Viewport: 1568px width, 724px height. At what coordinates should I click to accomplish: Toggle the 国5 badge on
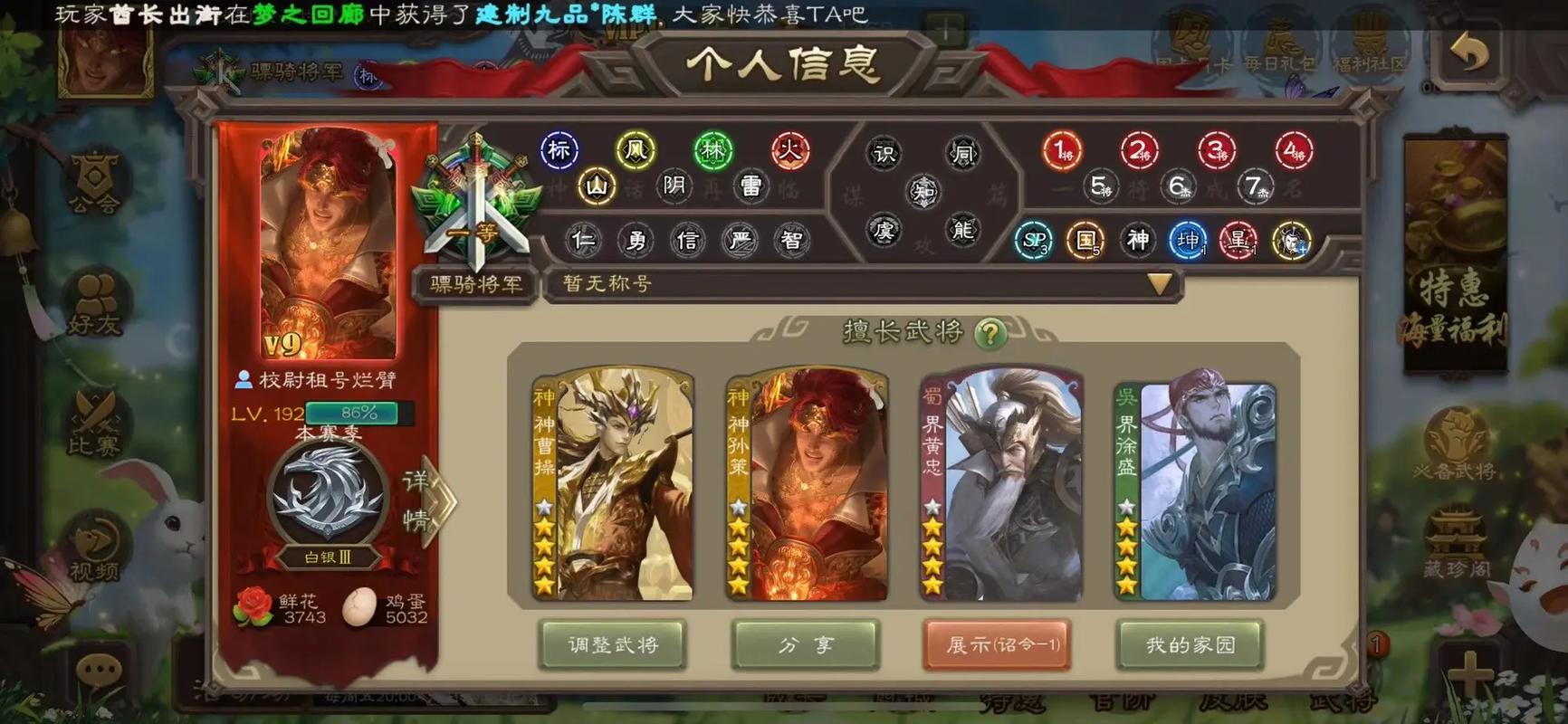(x=1085, y=241)
